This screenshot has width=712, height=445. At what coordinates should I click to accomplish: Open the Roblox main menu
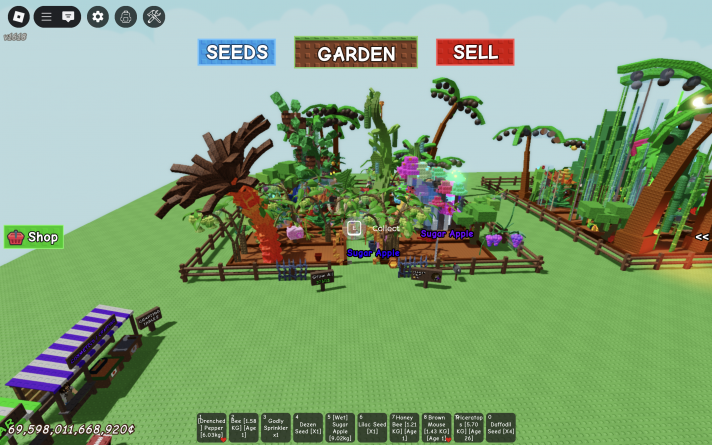[x=18, y=16]
